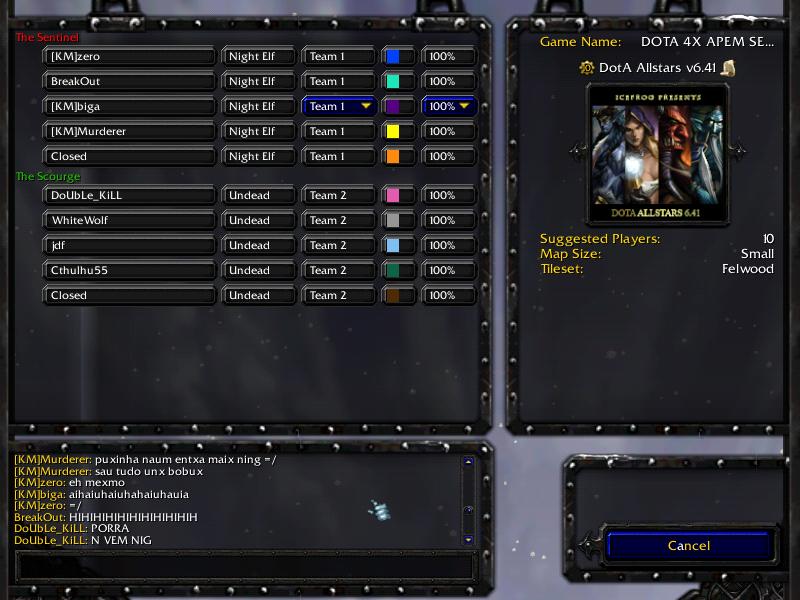The image size is (800, 600).
Task: Select the BreakOut player slot
Action: (x=130, y=81)
